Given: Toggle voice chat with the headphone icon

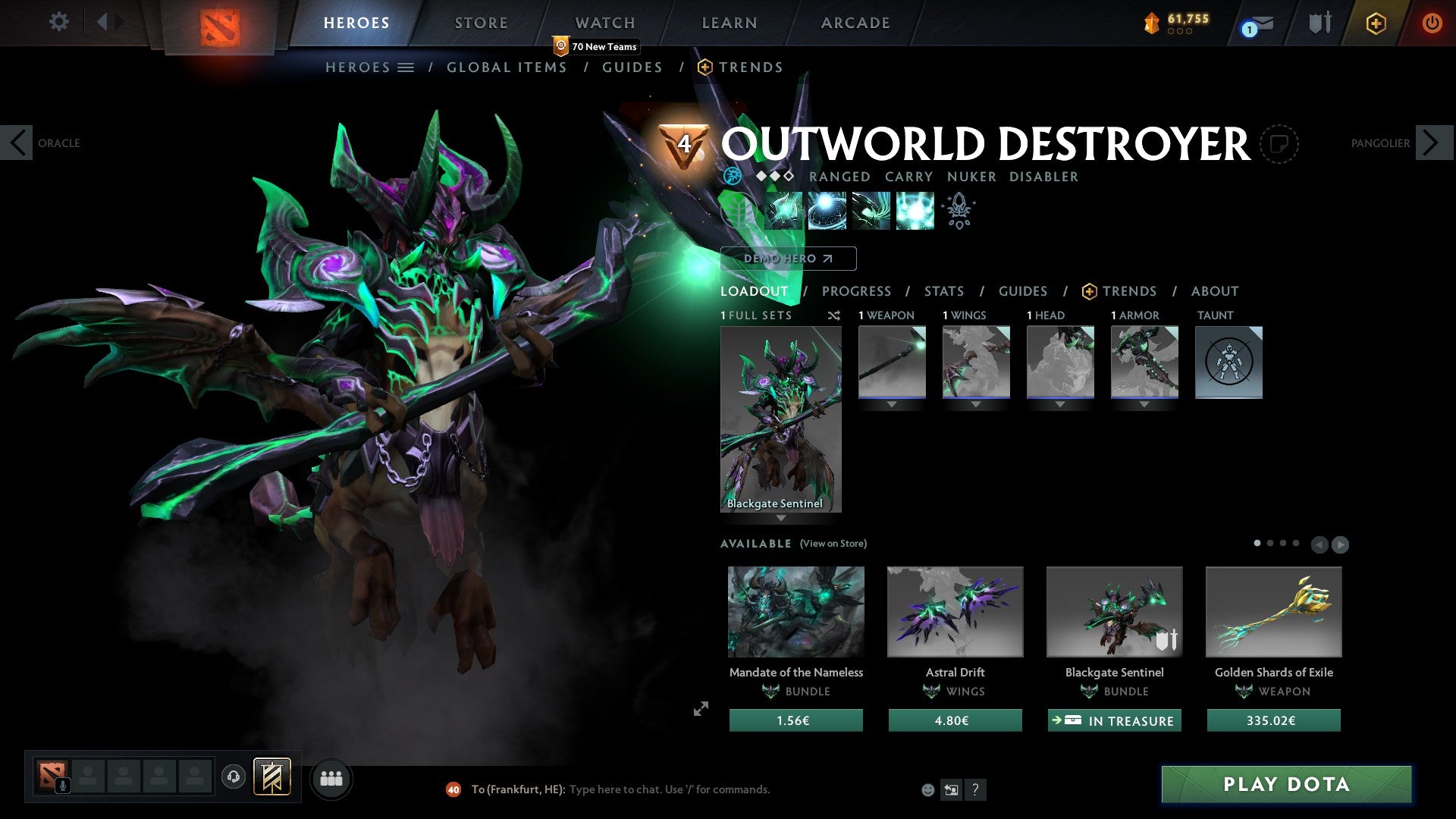Looking at the screenshot, I should [234, 778].
